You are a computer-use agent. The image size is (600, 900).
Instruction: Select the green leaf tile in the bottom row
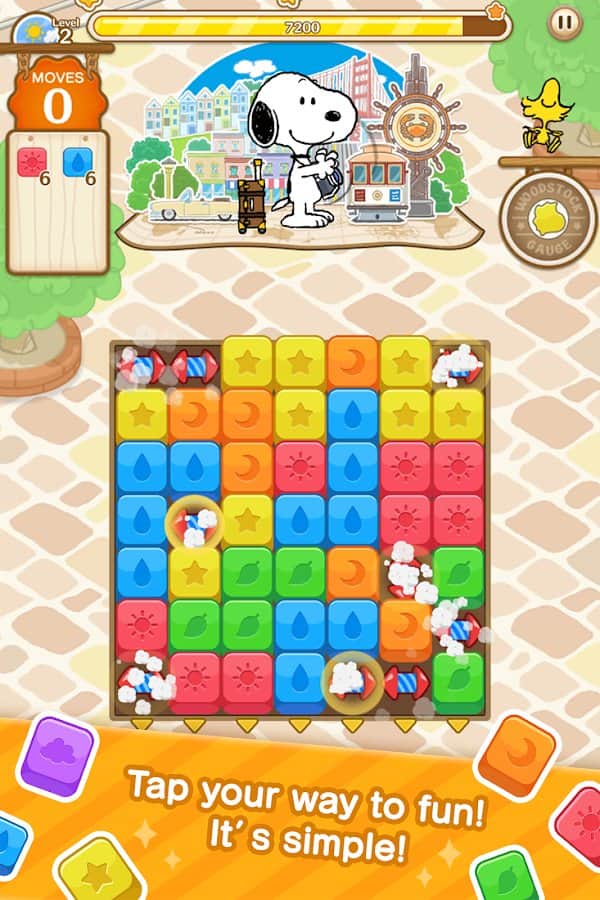(458, 676)
